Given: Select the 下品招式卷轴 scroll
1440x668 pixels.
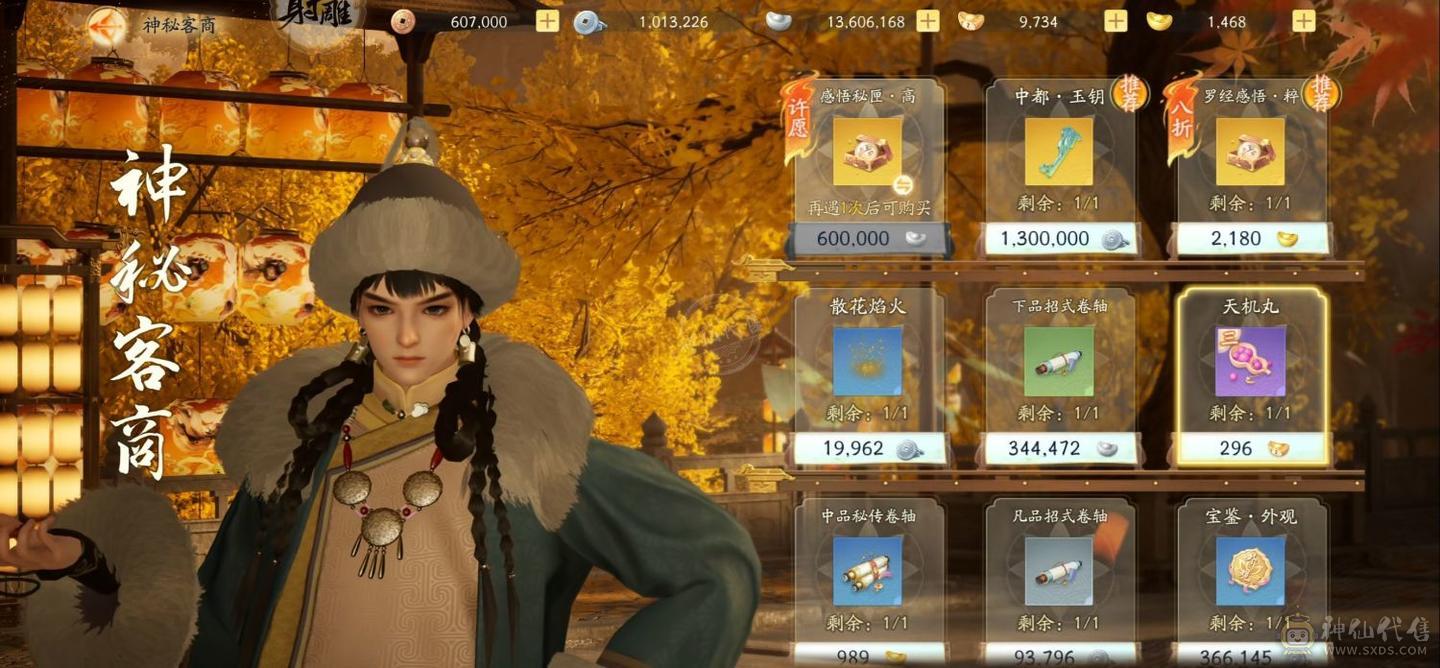Looking at the screenshot, I should tap(1059, 362).
